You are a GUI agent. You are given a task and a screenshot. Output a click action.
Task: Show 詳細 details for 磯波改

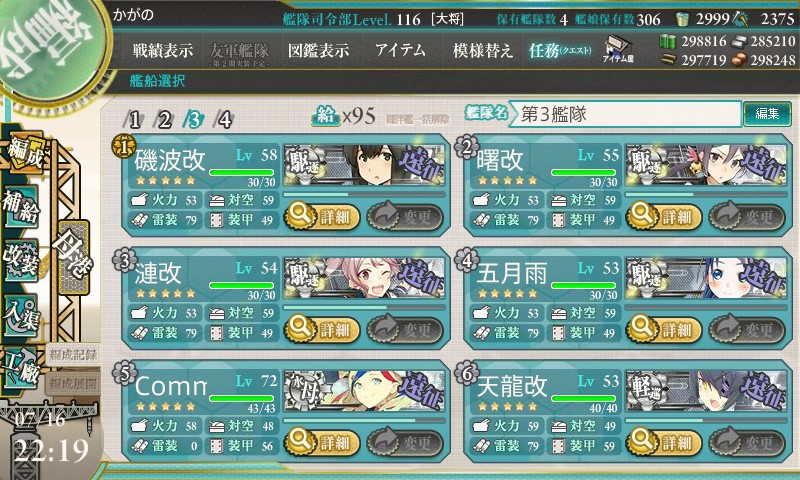click(x=323, y=214)
